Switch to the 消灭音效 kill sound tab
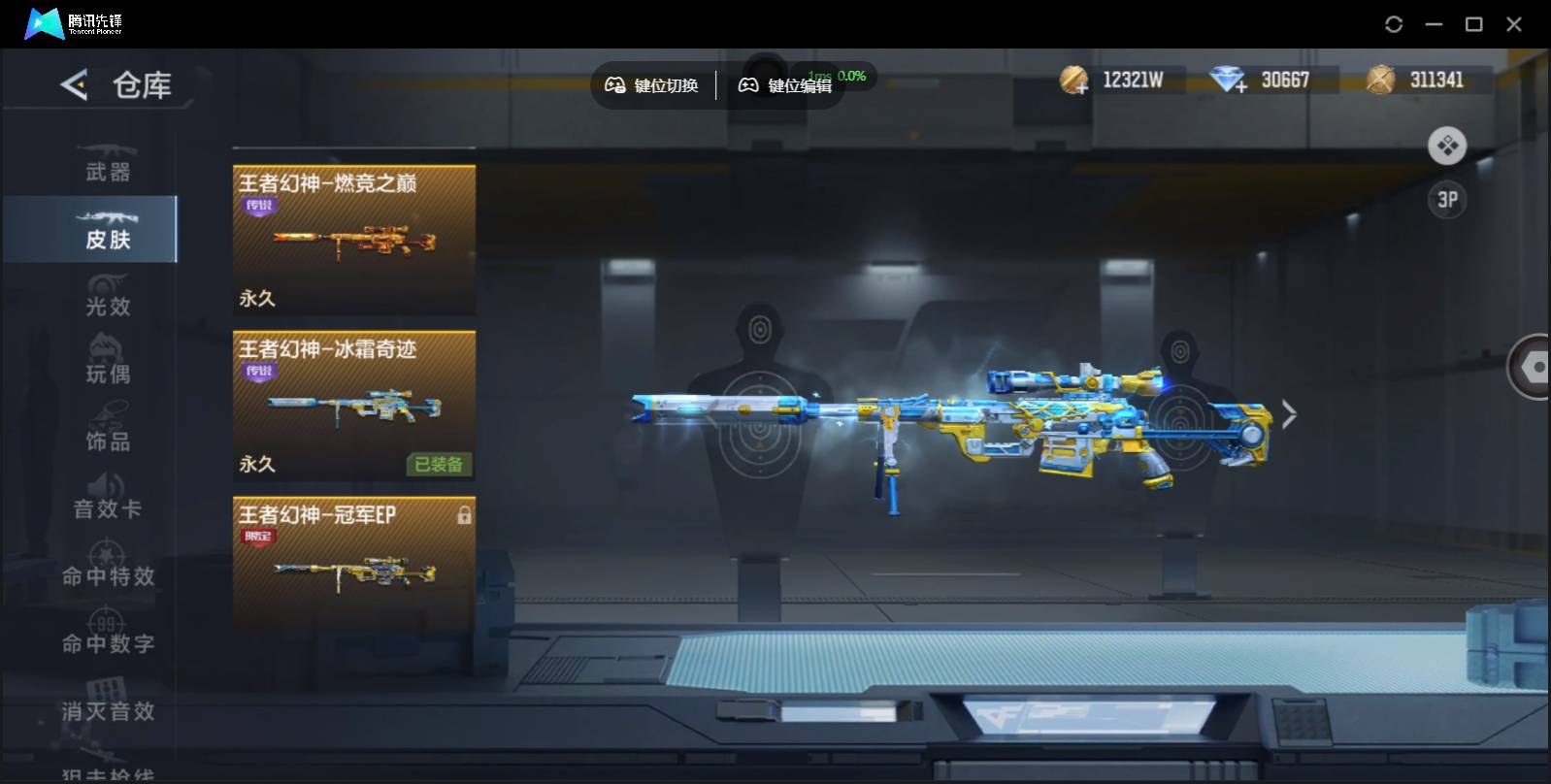Screen dimensions: 1551x784 coord(107,702)
